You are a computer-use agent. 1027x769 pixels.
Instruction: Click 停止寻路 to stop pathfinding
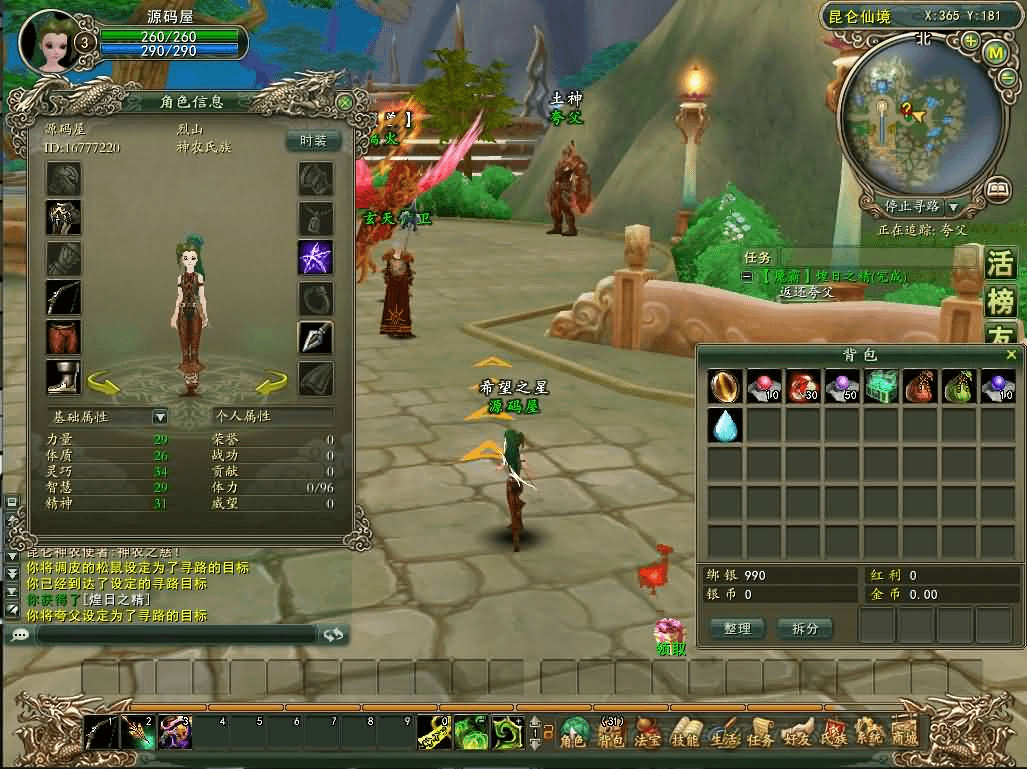(913, 206)
